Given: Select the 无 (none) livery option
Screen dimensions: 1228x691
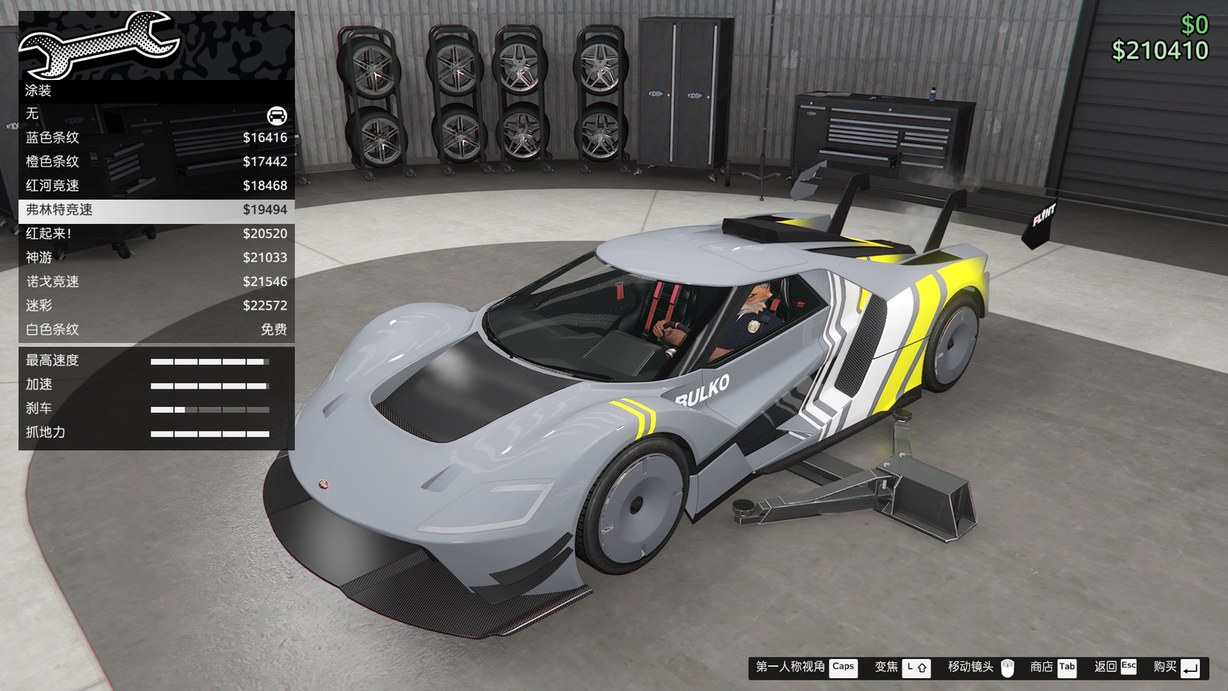Looking at the screenshot, I should (156, 114).
